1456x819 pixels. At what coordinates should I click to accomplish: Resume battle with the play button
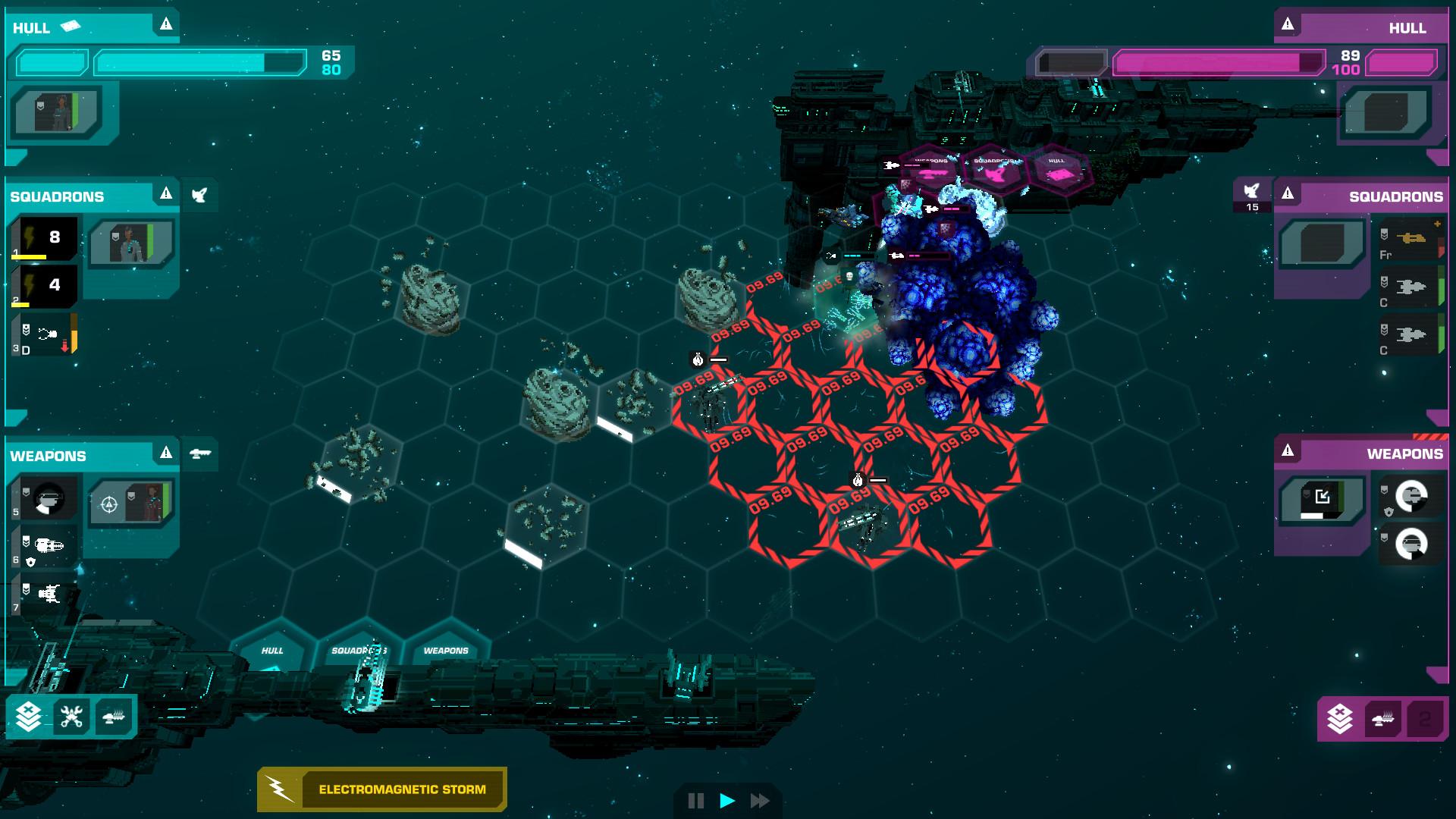point(727,801)
